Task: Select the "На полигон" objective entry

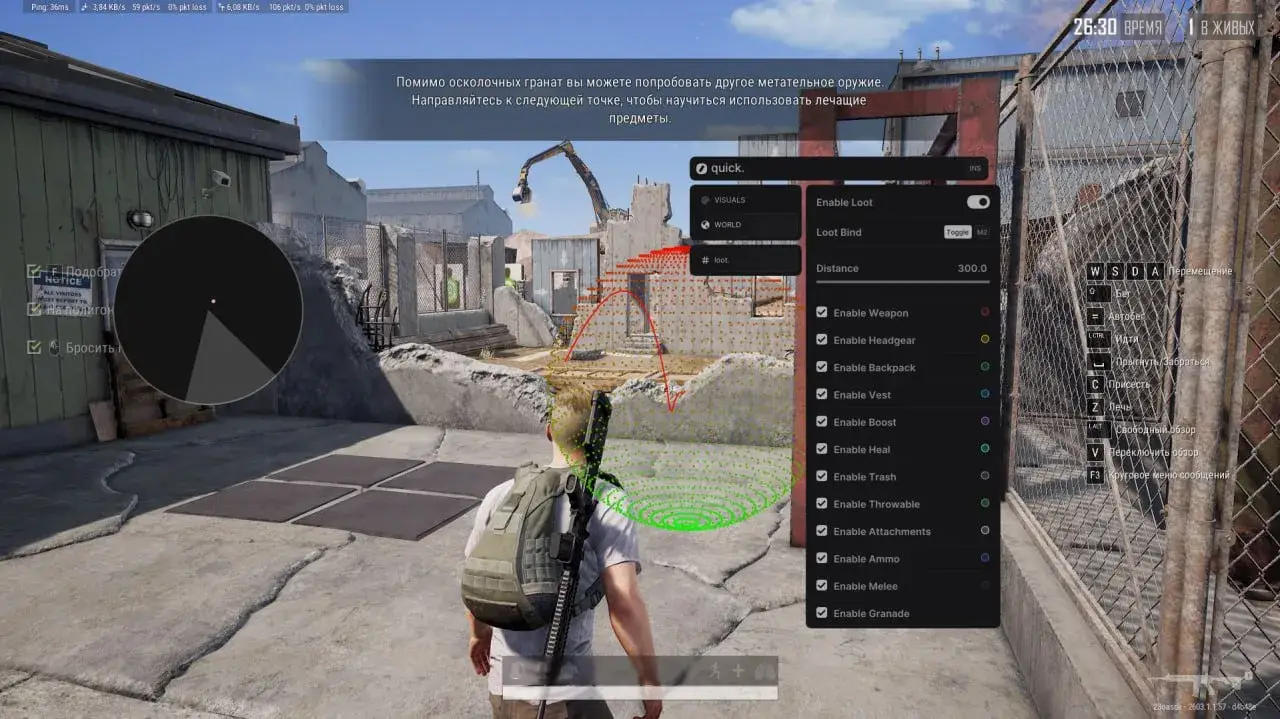Action: coord(80,310)
